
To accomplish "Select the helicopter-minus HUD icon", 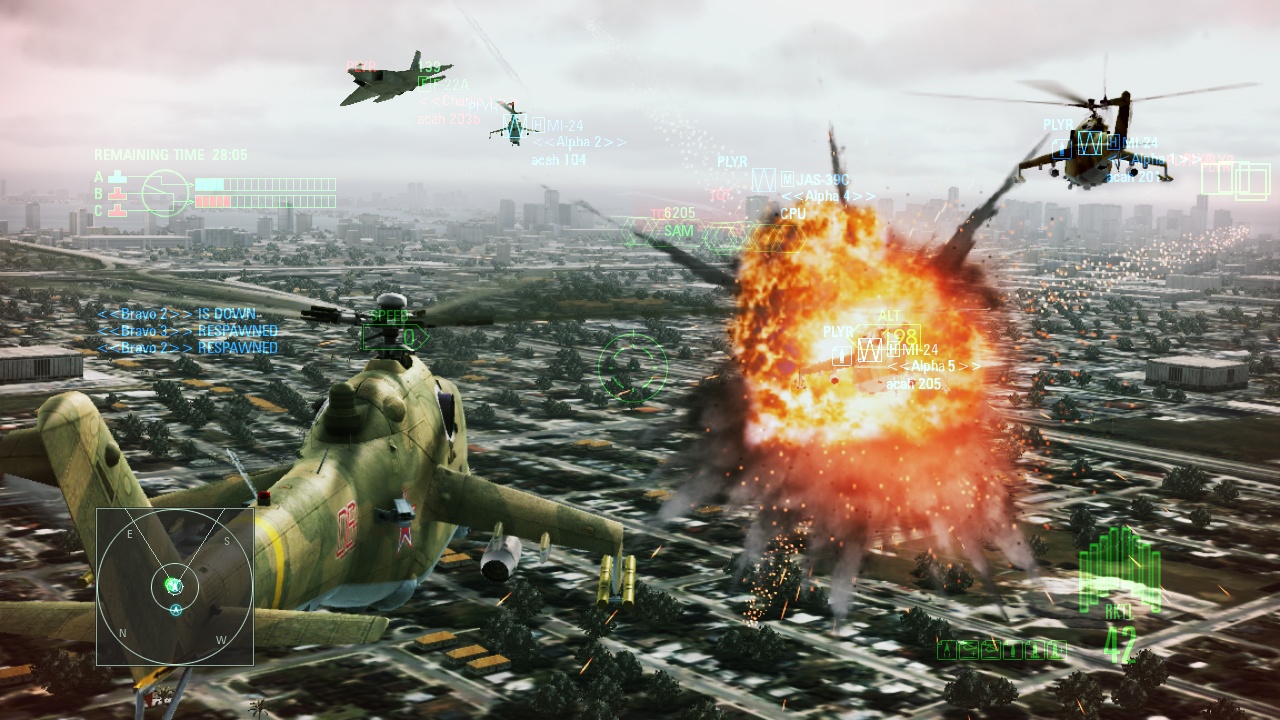I will coord(990,650).
